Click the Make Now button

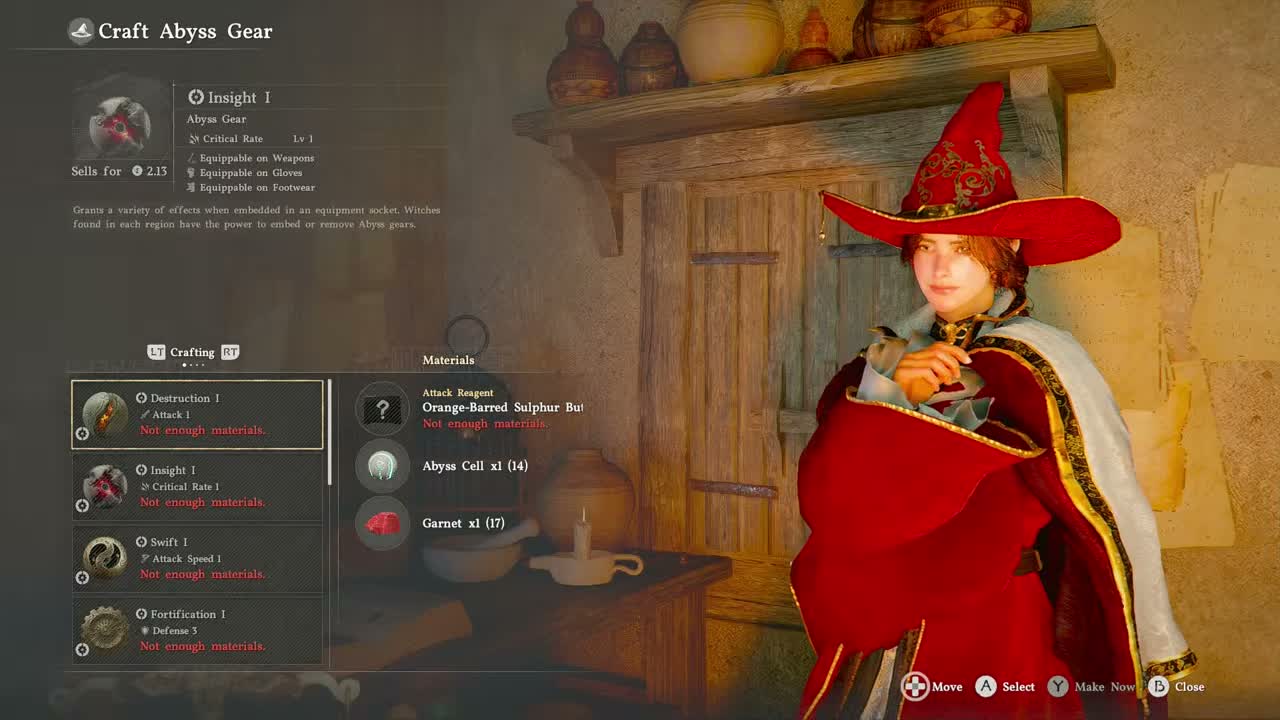(x=1091, y=687)
